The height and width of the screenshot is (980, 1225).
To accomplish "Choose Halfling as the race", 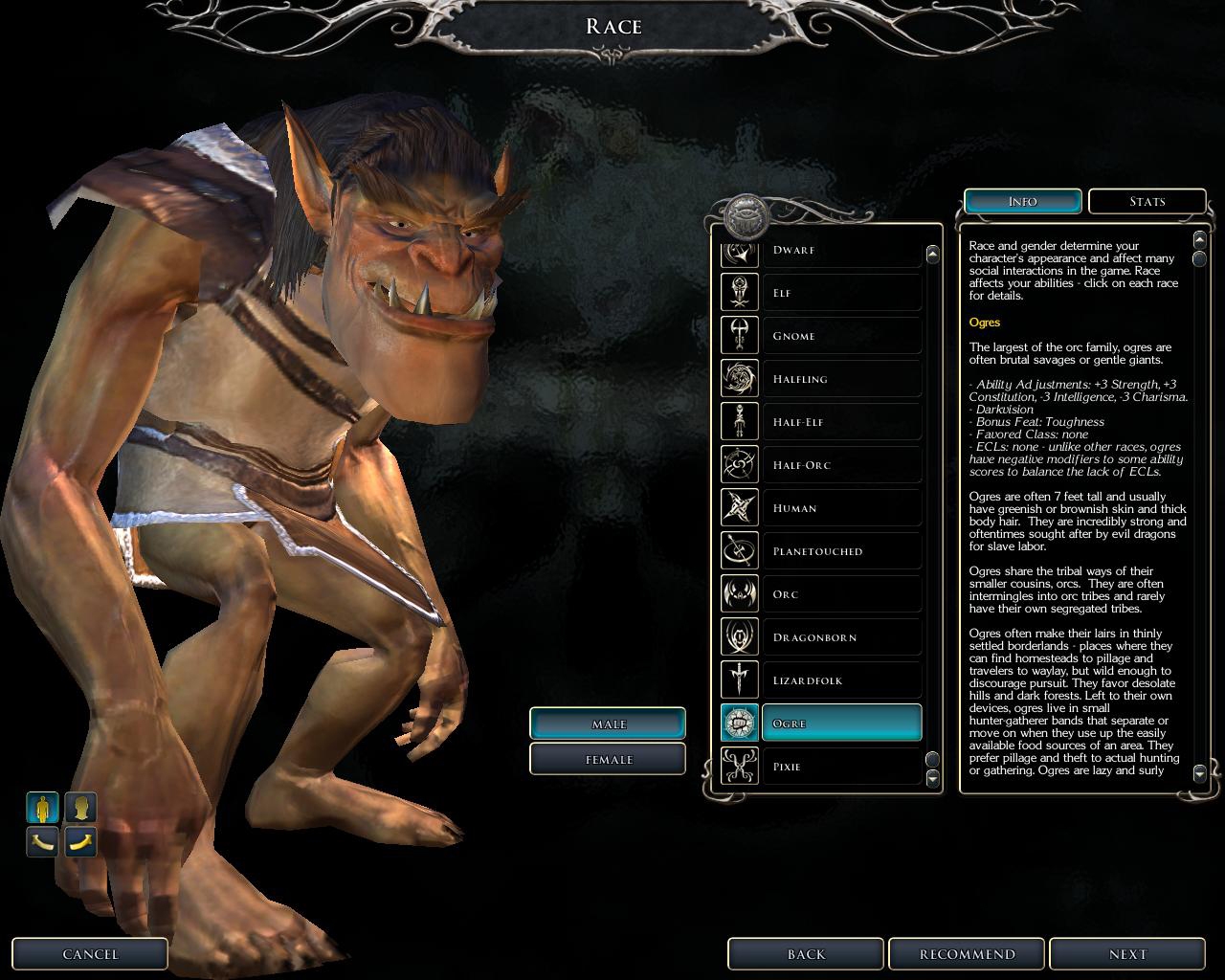I will [840, 379].
